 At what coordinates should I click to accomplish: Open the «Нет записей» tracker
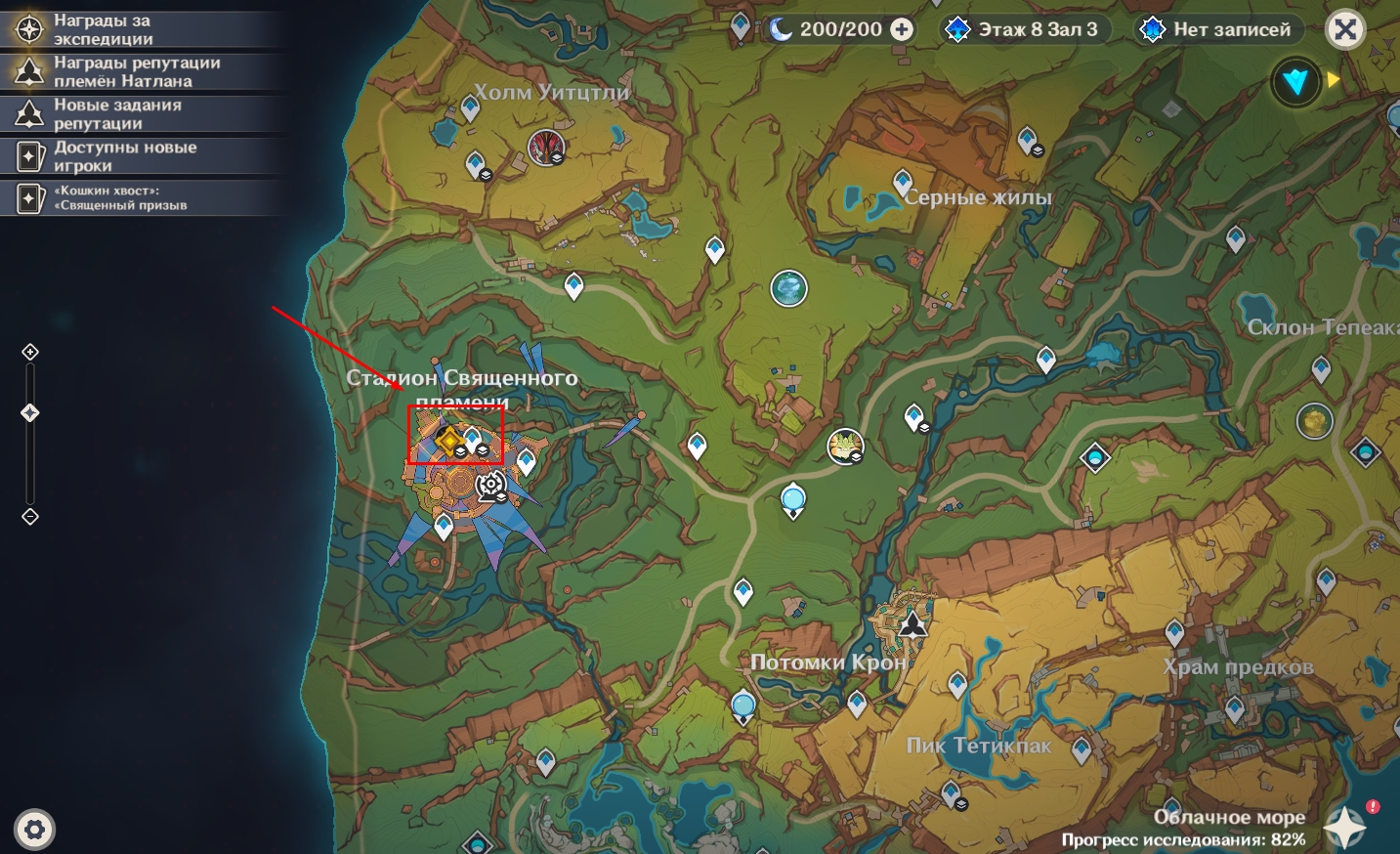[x=1216, y=29]
